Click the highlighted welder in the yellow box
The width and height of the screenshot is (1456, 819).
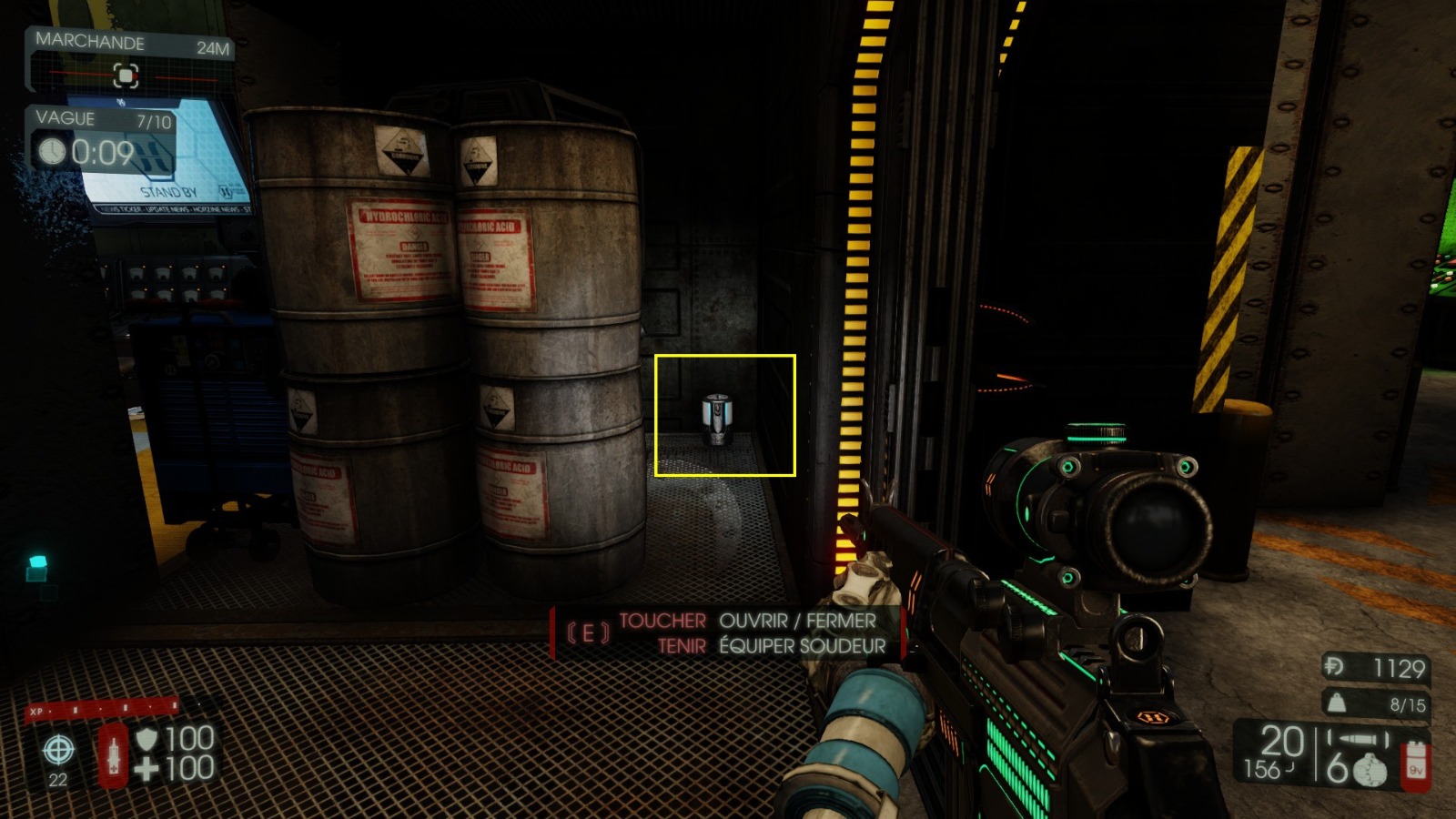(x=719, y=420)
